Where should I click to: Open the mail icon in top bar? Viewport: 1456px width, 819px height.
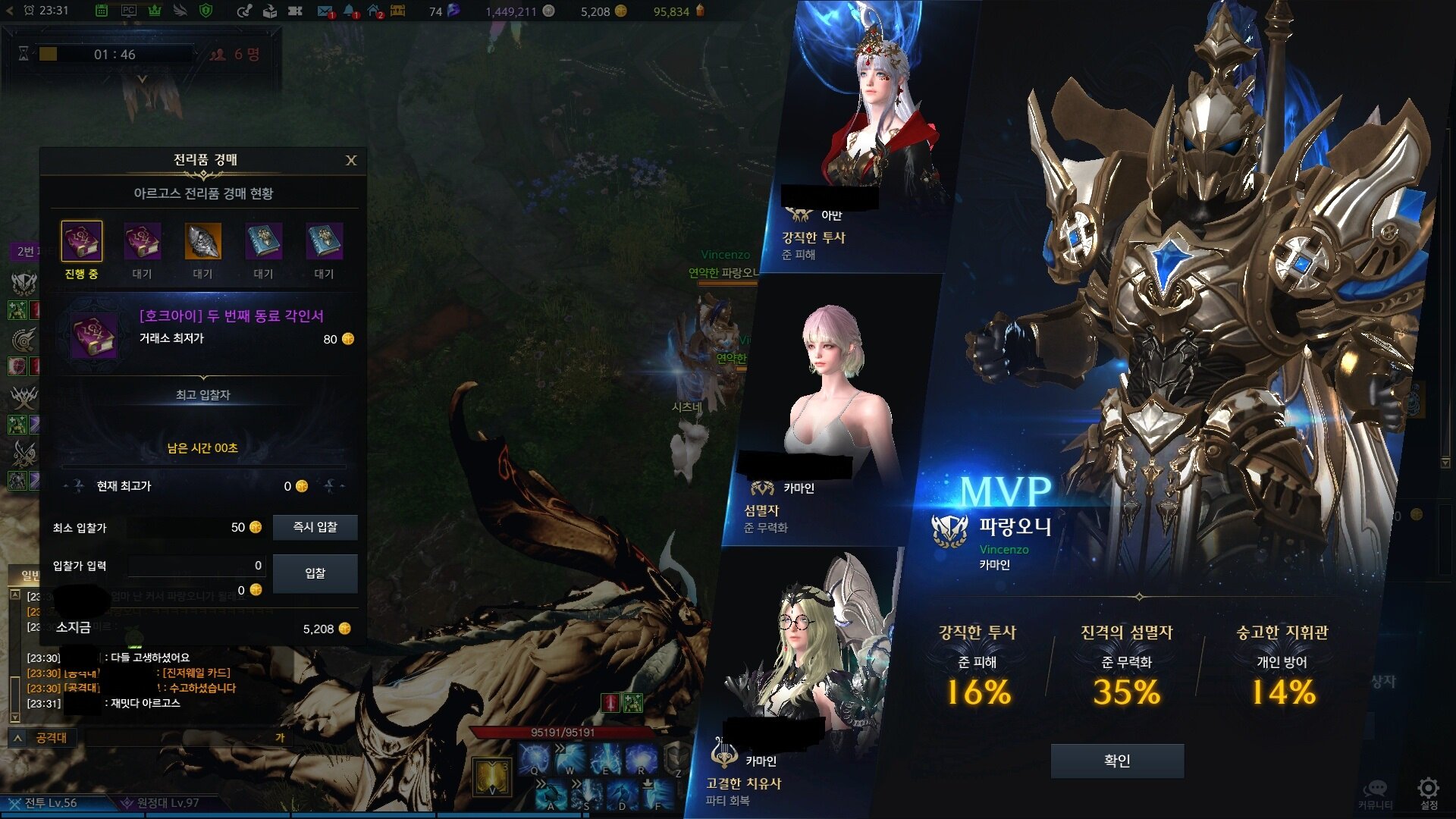pyautogui.click(x=325, y=11)
